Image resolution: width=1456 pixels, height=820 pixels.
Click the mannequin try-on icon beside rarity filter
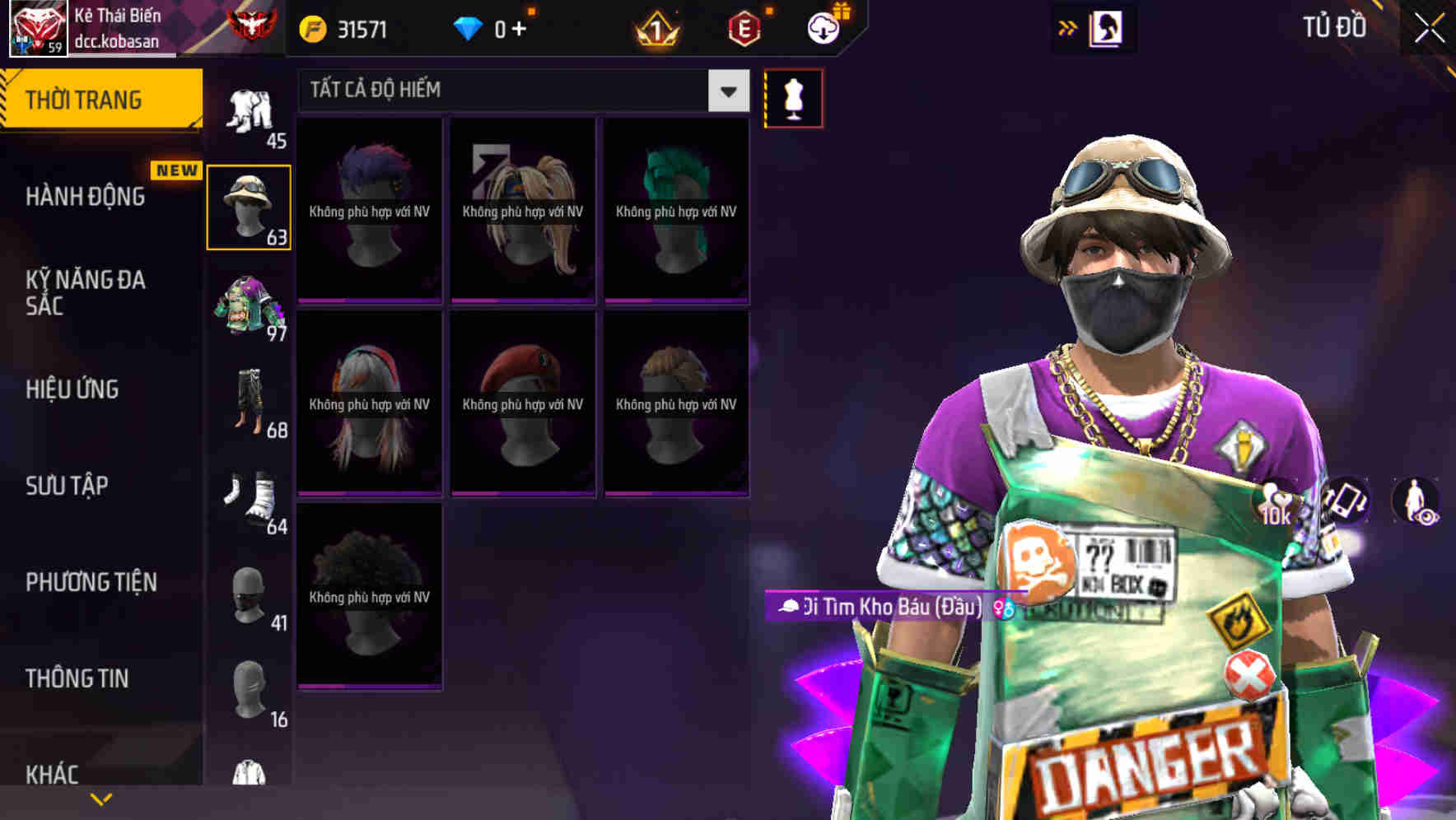[793, 96]
